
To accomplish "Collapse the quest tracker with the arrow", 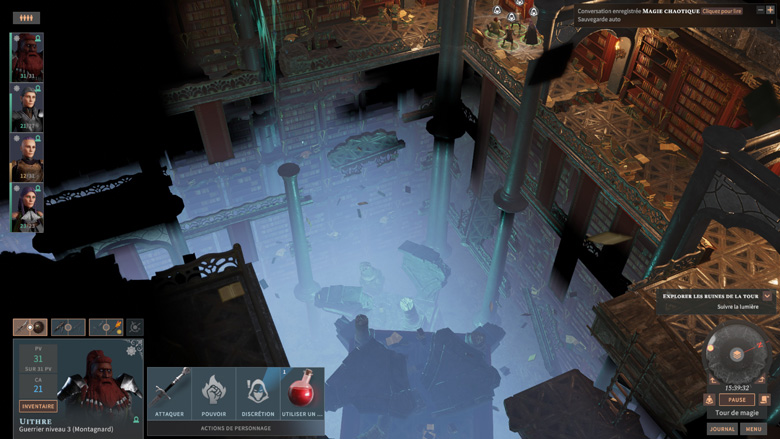I will (767, 296).
